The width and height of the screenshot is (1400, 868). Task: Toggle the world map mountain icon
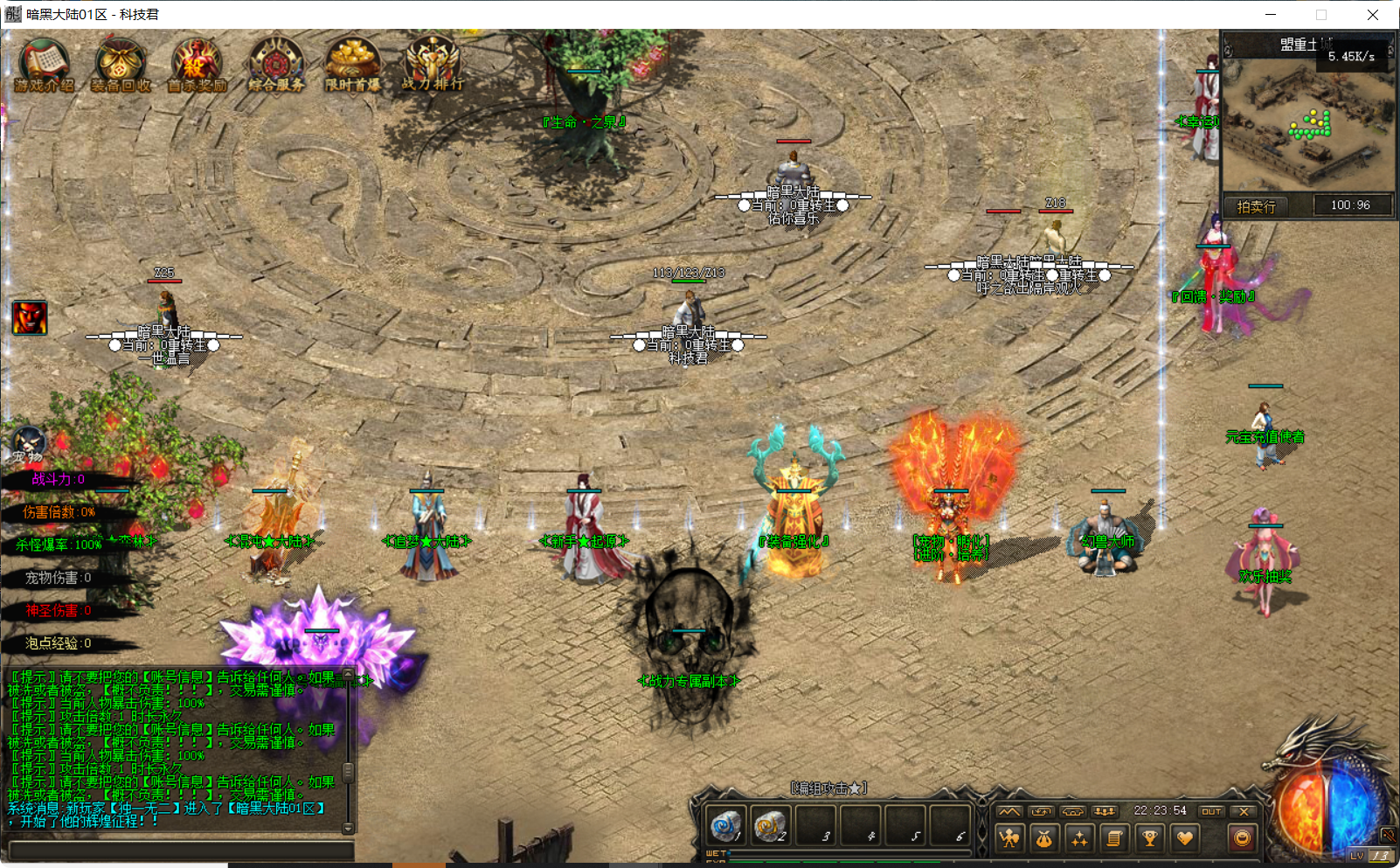[x=1008, y=811]
